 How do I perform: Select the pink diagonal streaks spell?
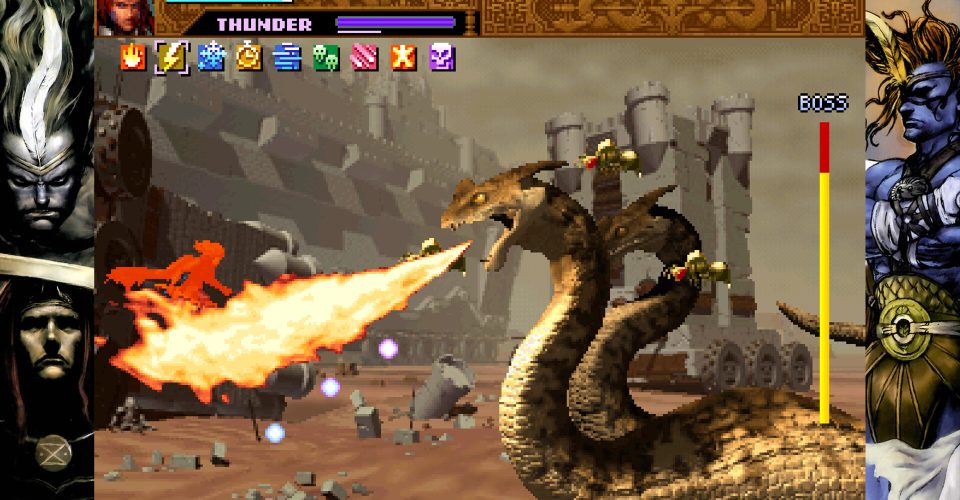tap(365, 57)
